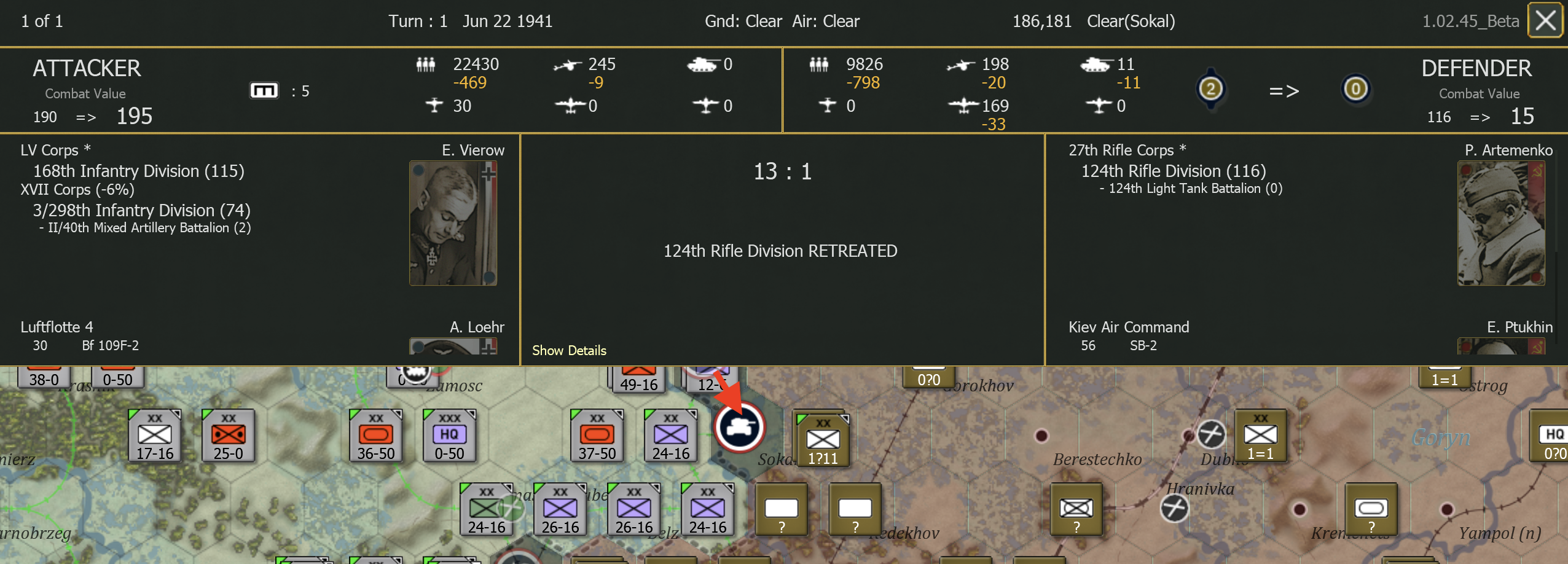Click E. Vierow's commander portrait
The height and width of the screenshot is (564, 1568).
453,222
